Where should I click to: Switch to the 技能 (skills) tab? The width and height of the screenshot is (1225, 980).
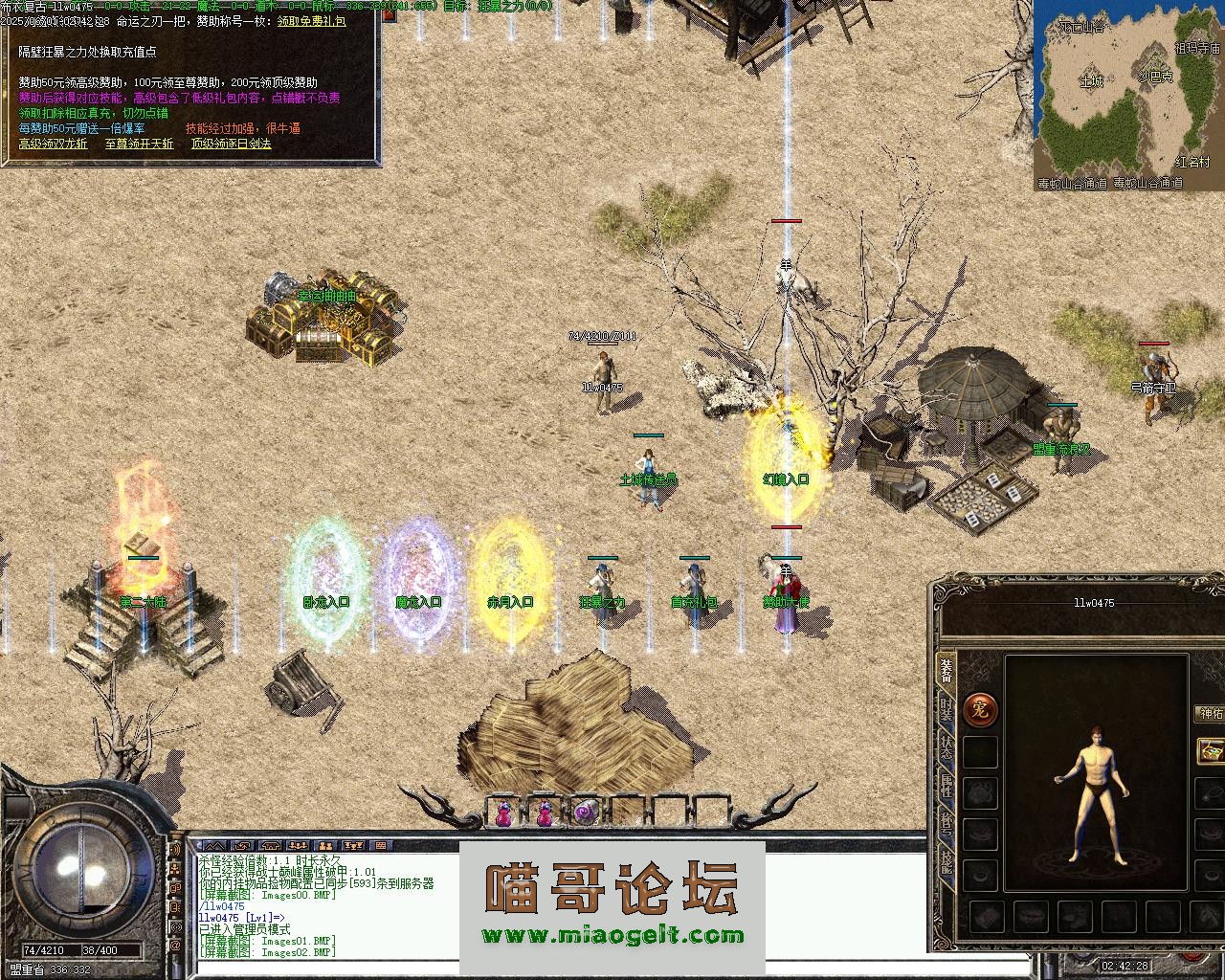946,862
